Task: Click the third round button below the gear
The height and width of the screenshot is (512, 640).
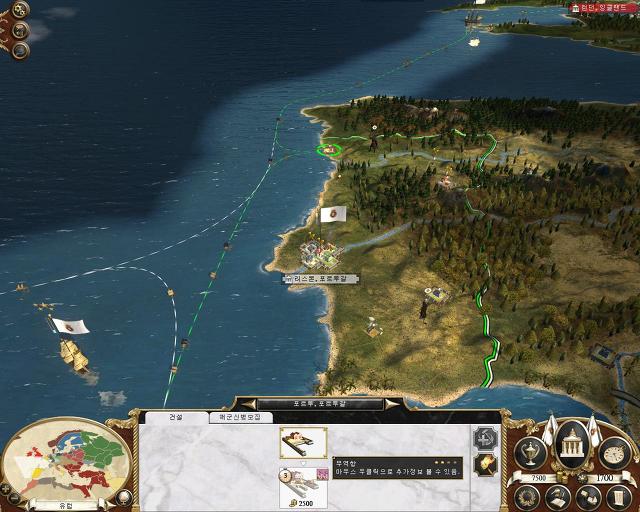Action: tap(20, 49)
